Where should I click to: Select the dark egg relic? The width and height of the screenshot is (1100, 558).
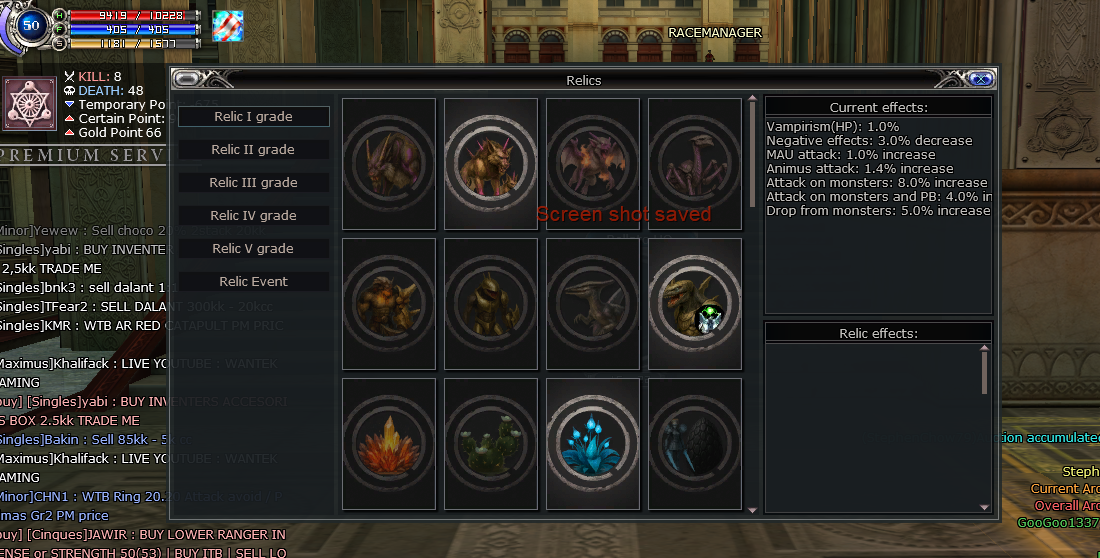pos(695,444)
